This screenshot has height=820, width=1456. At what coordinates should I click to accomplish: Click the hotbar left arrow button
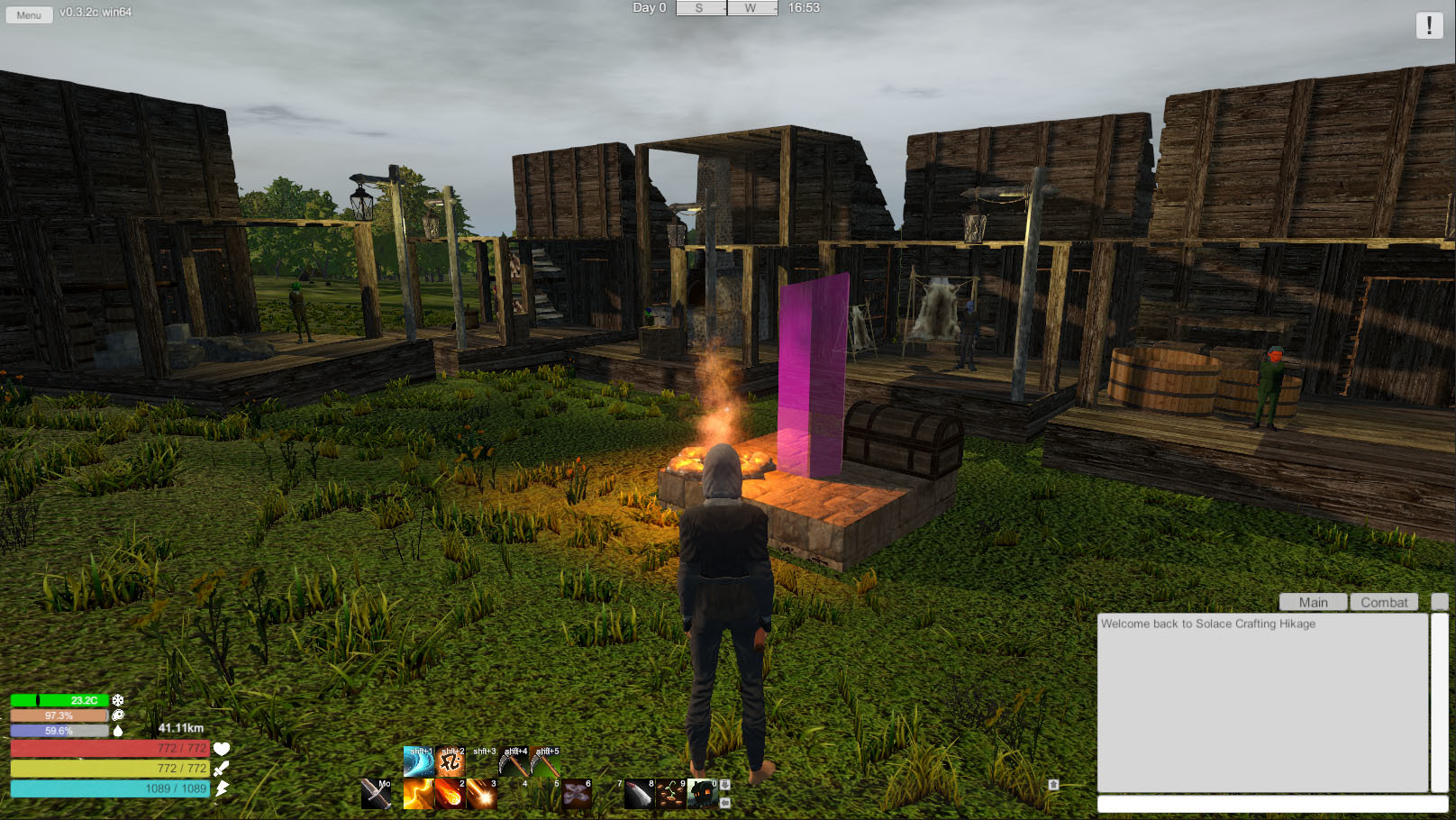725,801
